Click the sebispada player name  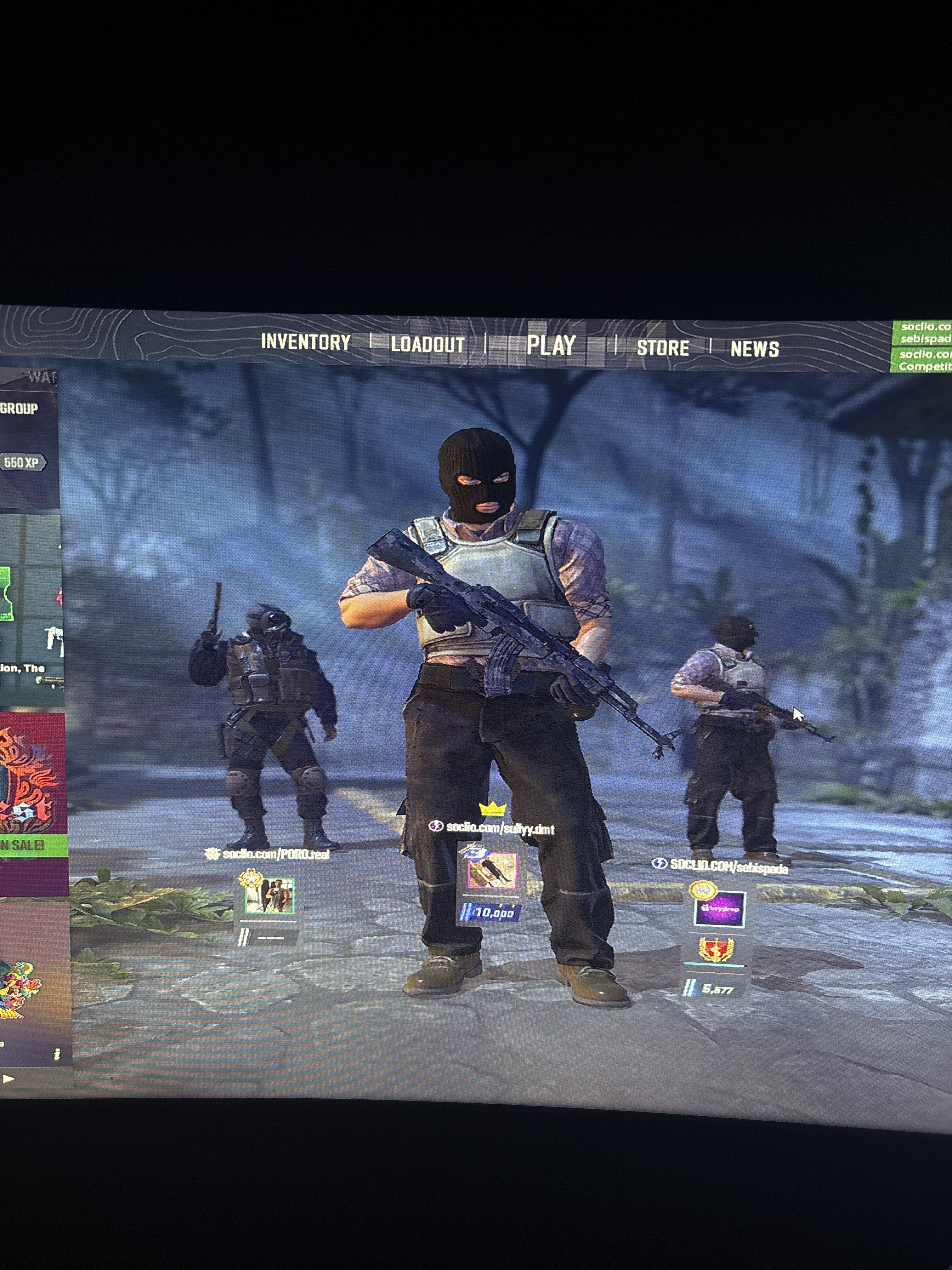pos(729,867)
